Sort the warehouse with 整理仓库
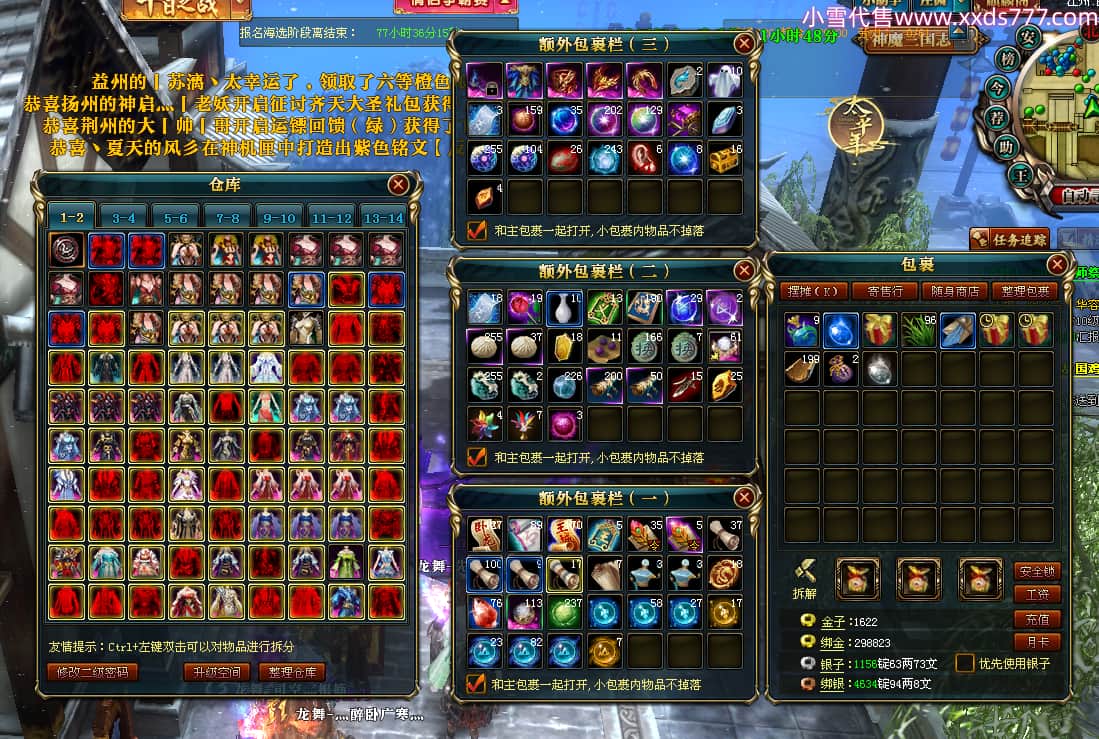The height and width of the screenshot is (739, 1099). pos(291,672)
